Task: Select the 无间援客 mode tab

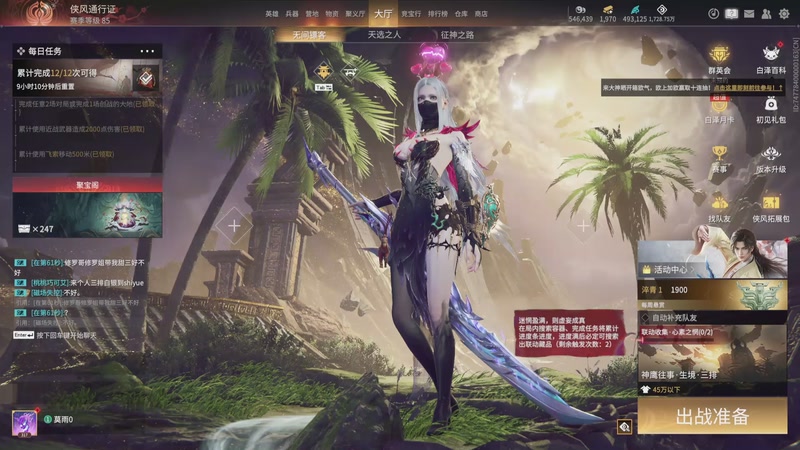Action: coord(309,34)
